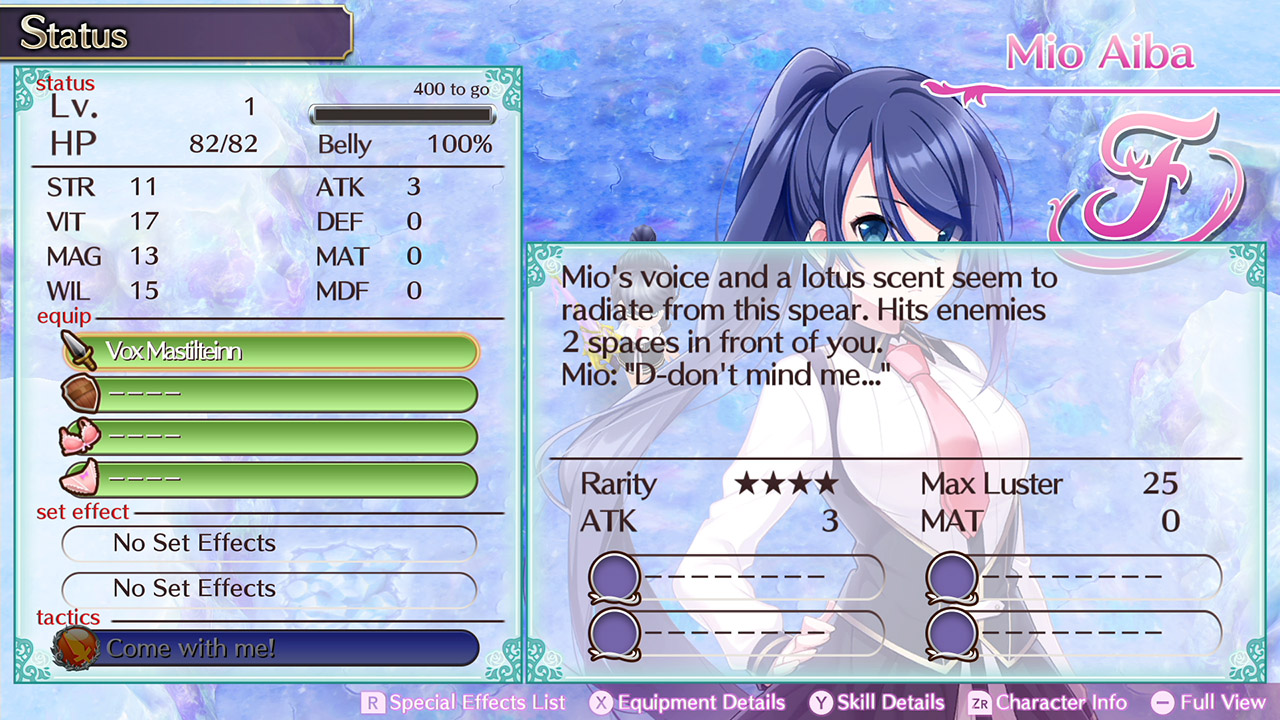Click the Belly gauge bar
The height and width of the screenshot is (720, 1280).
tap(402, 114)
